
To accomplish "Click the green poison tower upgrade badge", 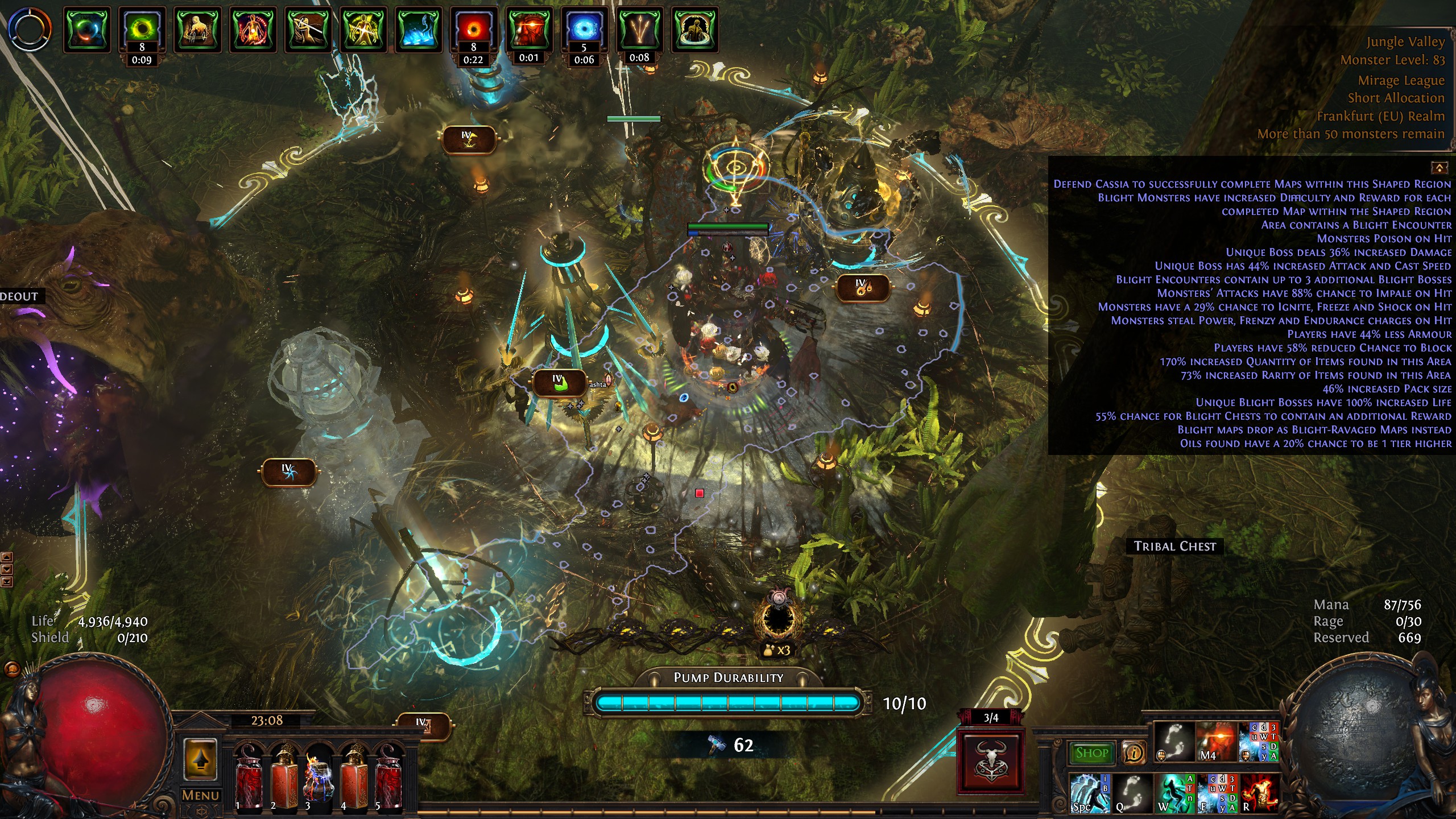I will tap(559, 383).
